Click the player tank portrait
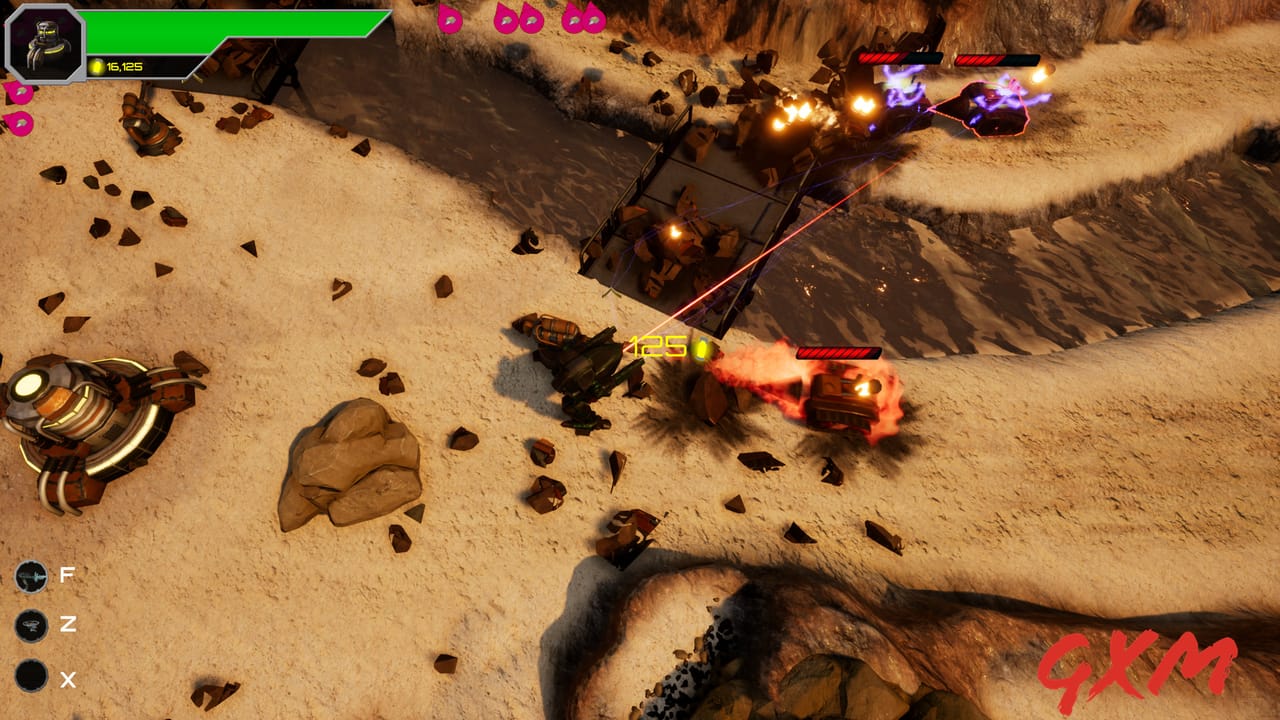 pyautogui.click(x=45, y=42)
